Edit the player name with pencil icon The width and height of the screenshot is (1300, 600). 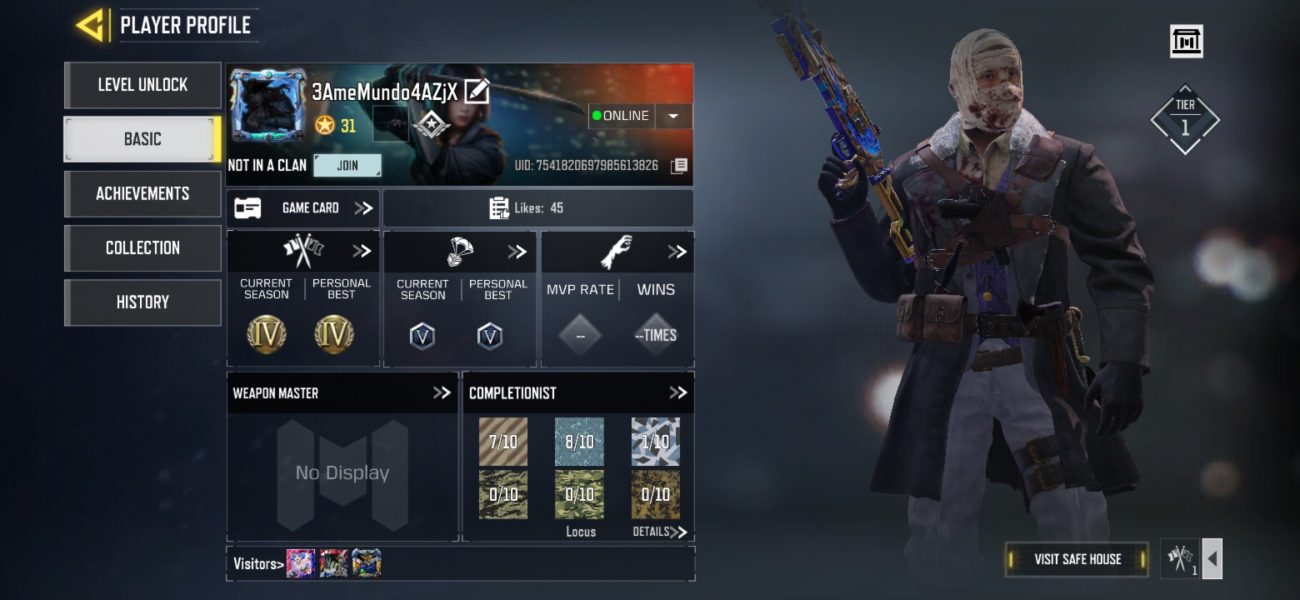pos(477,92)
